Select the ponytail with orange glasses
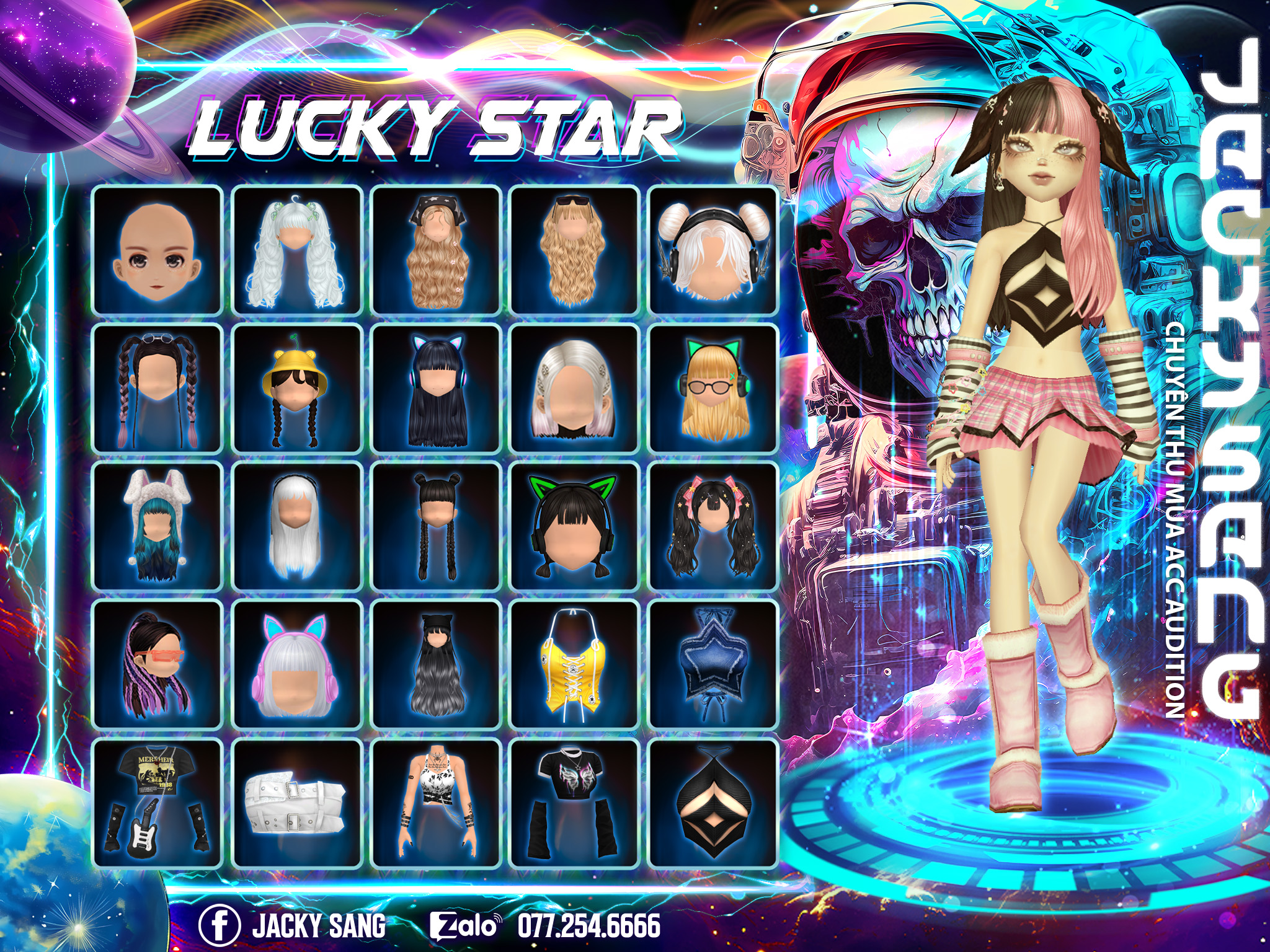 coord(158,664)
